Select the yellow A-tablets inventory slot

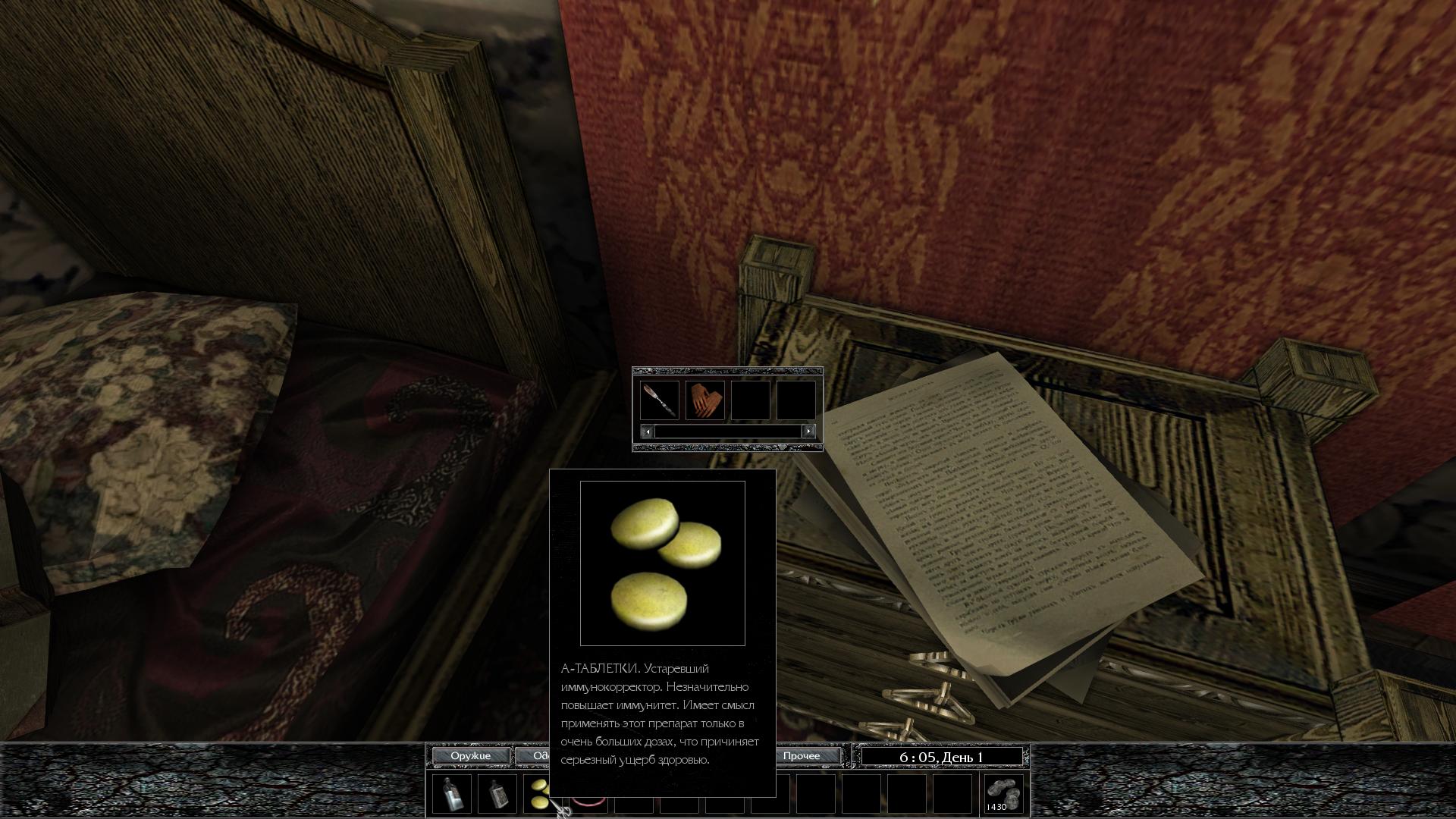coord(538,794)
